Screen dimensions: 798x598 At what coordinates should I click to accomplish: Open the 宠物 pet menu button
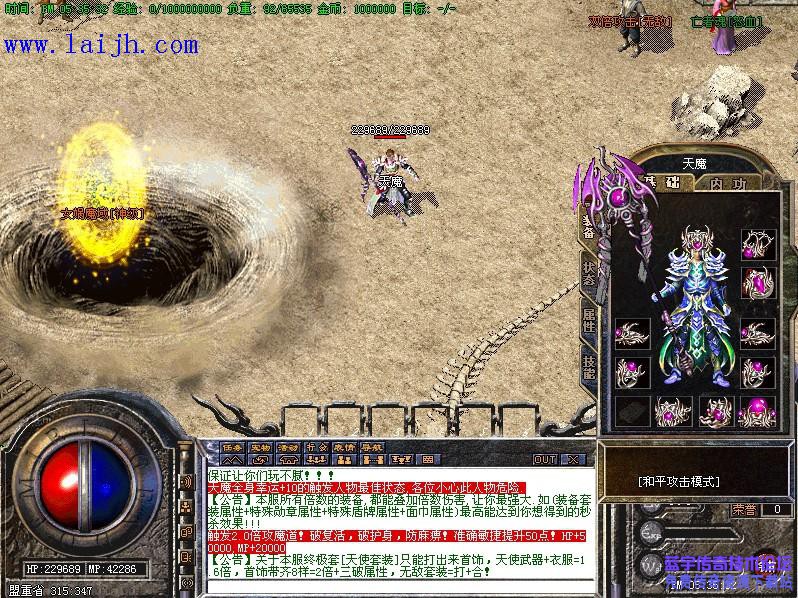[261, 447]
